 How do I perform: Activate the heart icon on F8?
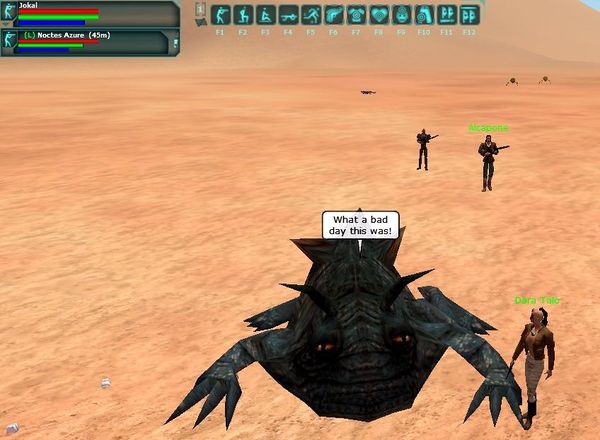point(378,15)
